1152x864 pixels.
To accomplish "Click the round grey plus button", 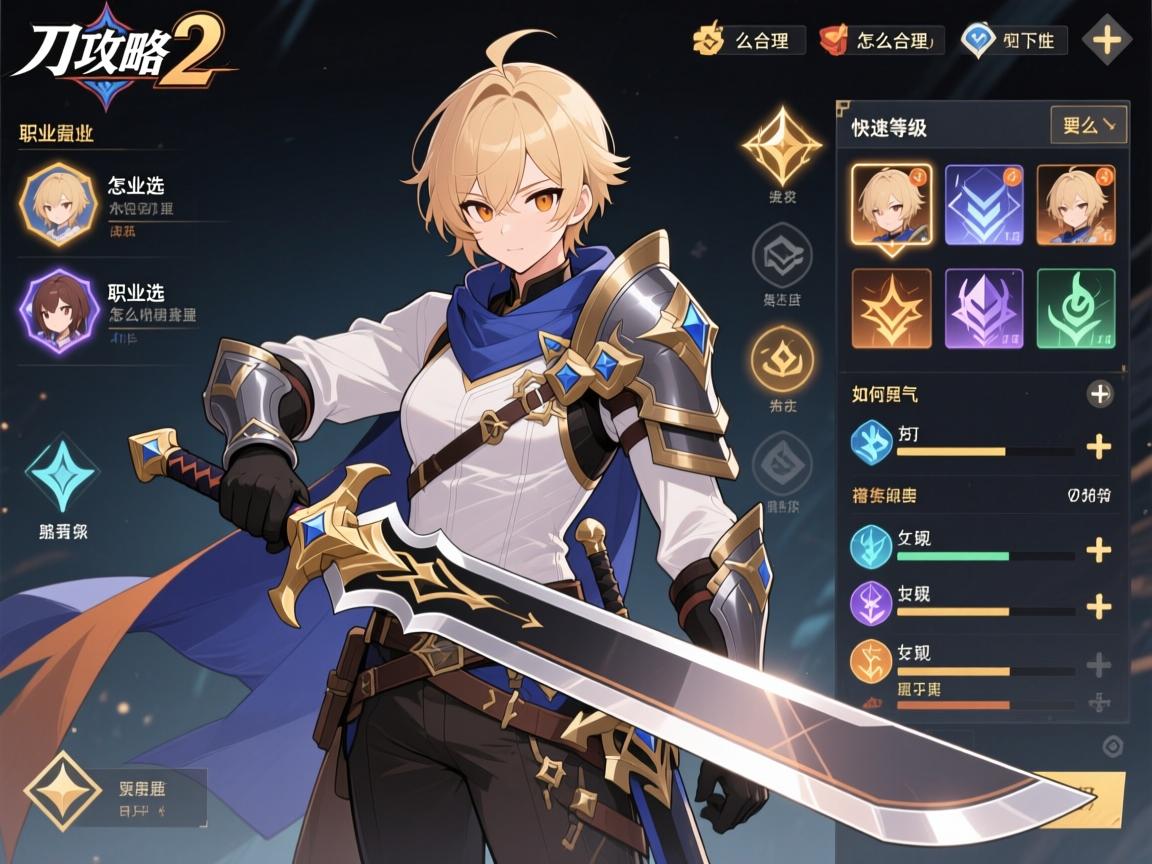I will (x=1100, y=394).
